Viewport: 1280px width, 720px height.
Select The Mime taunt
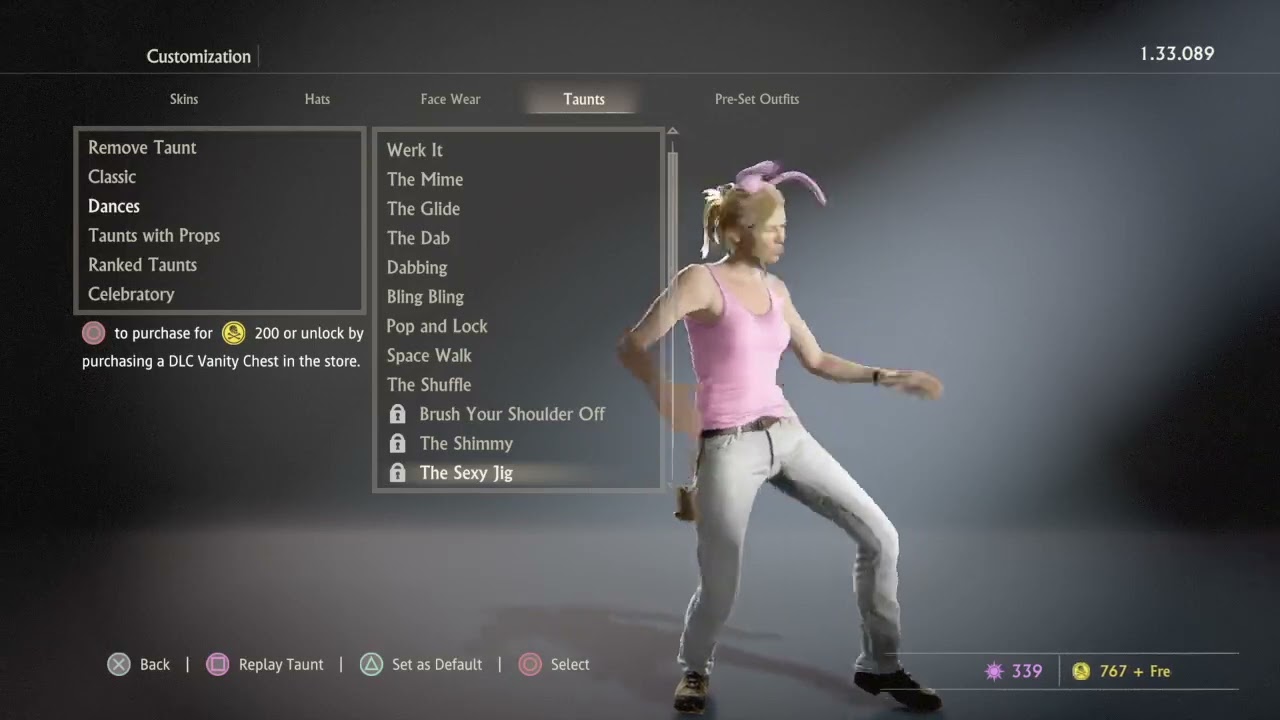[425, 180]
